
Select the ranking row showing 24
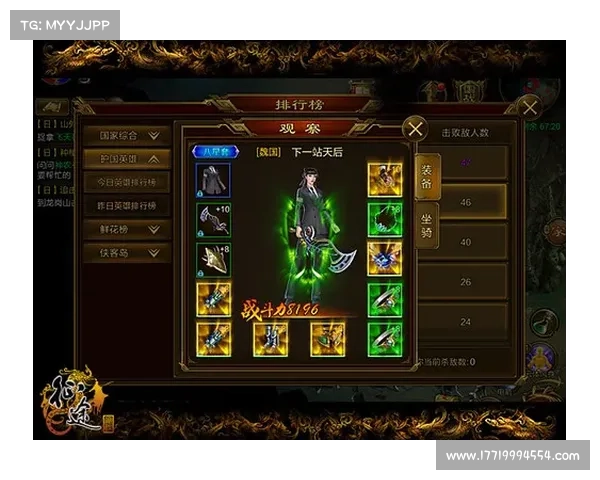tap(464, 322)
